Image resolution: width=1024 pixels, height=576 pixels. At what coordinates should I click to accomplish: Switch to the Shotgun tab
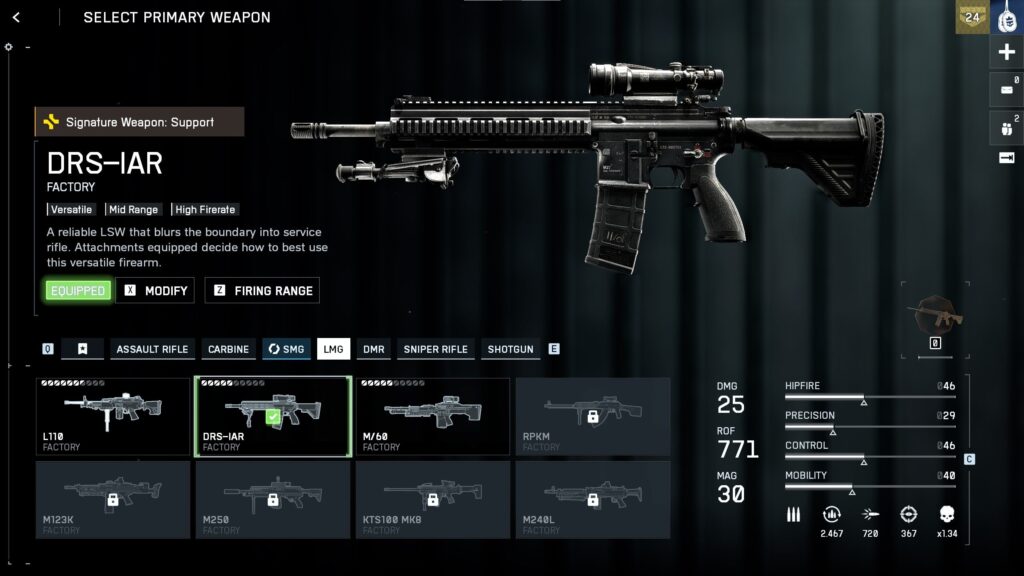click(x=510, y=349)
